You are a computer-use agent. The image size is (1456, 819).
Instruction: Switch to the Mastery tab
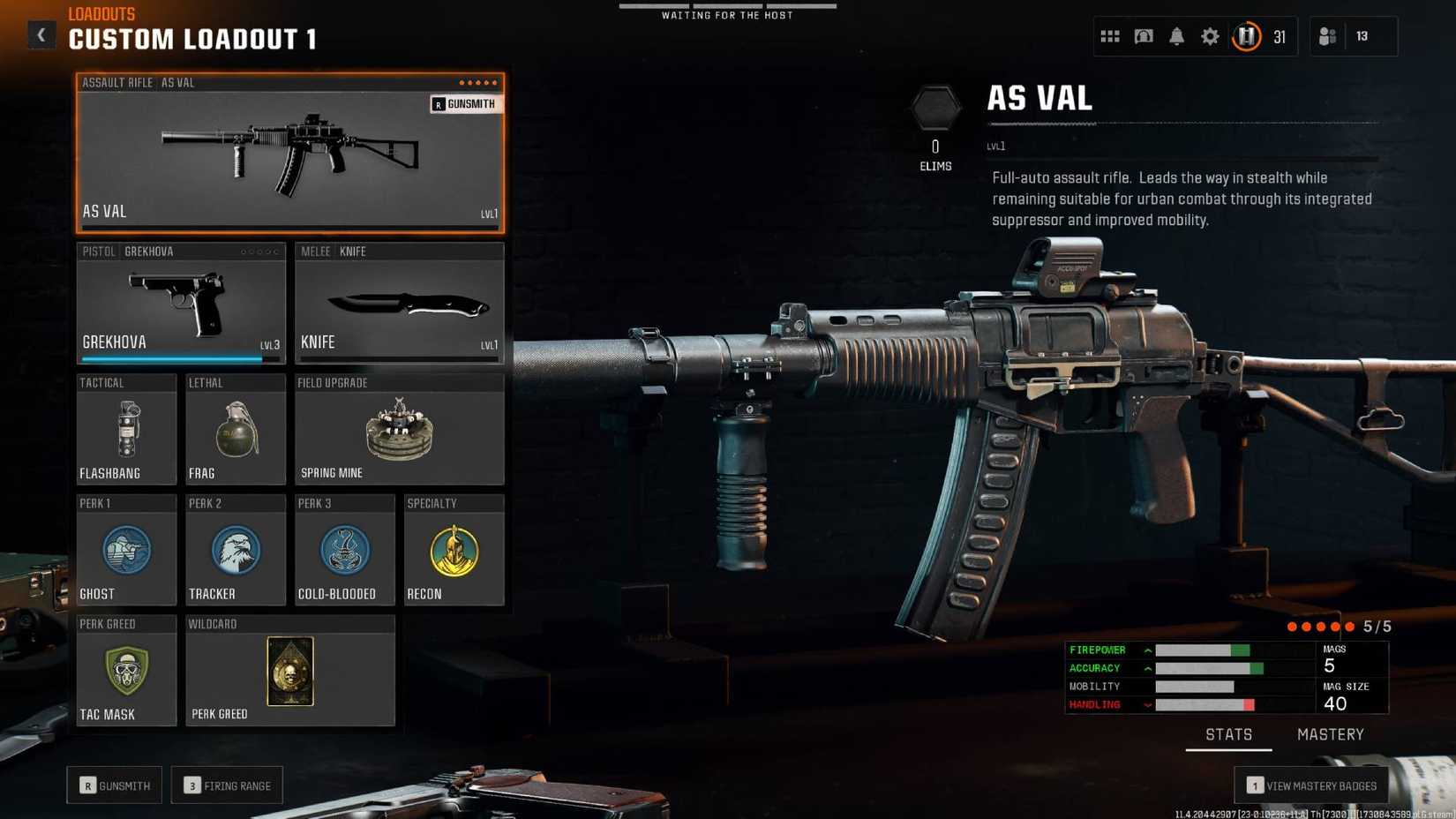pos(1330,734)
